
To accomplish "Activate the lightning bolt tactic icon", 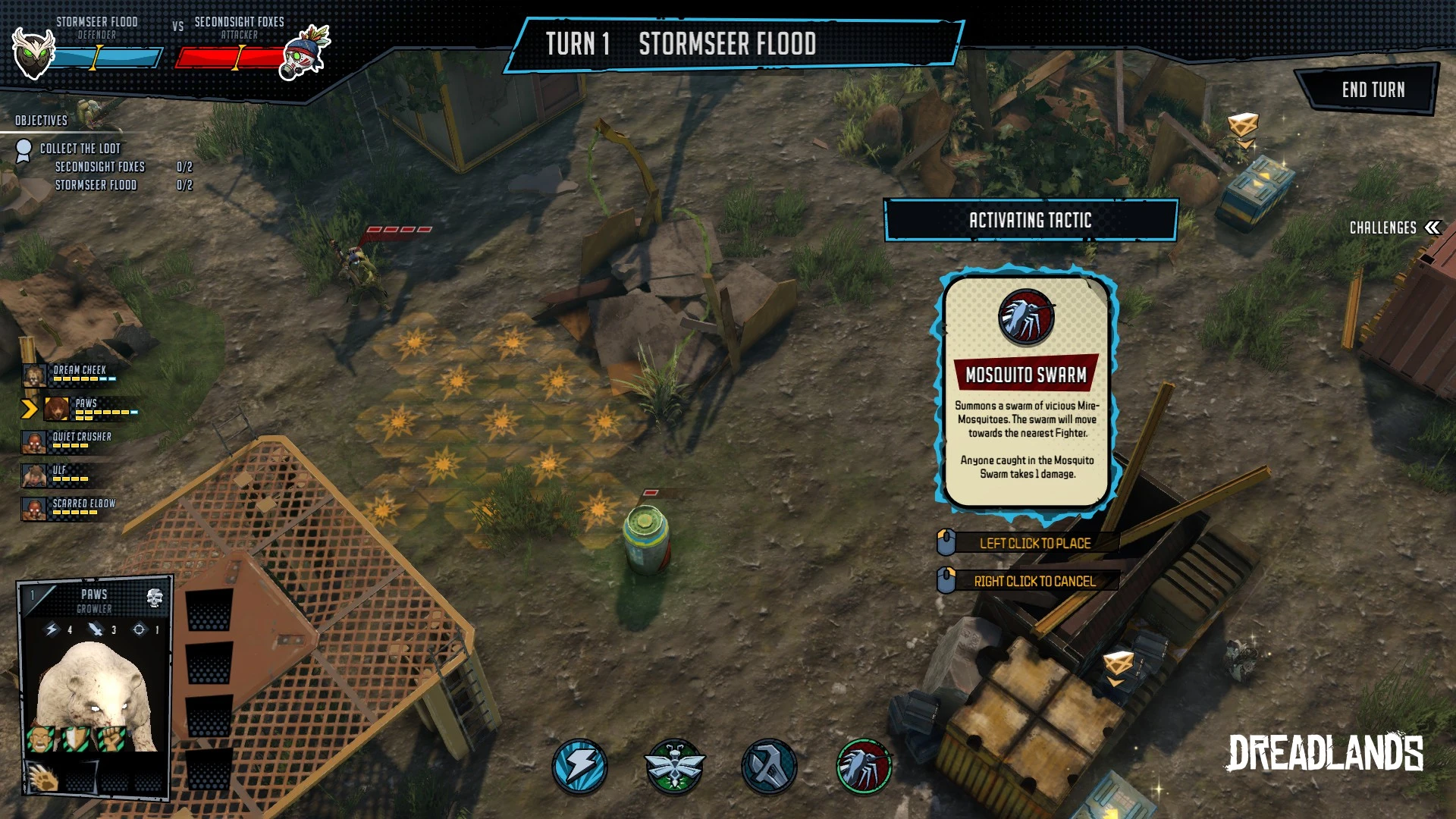I will click(579, 767).
